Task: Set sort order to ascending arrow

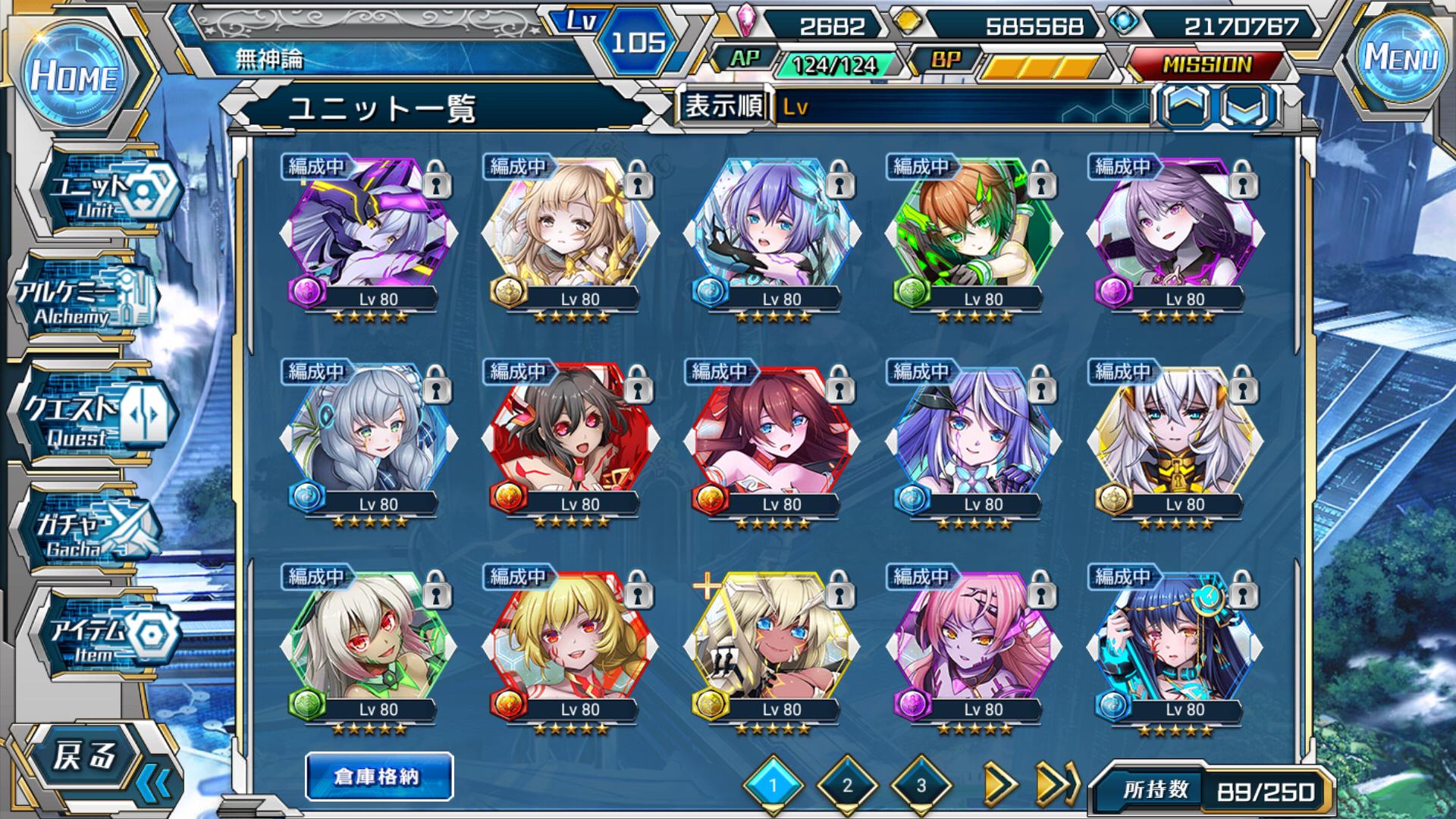Action: coord(1186,106)
